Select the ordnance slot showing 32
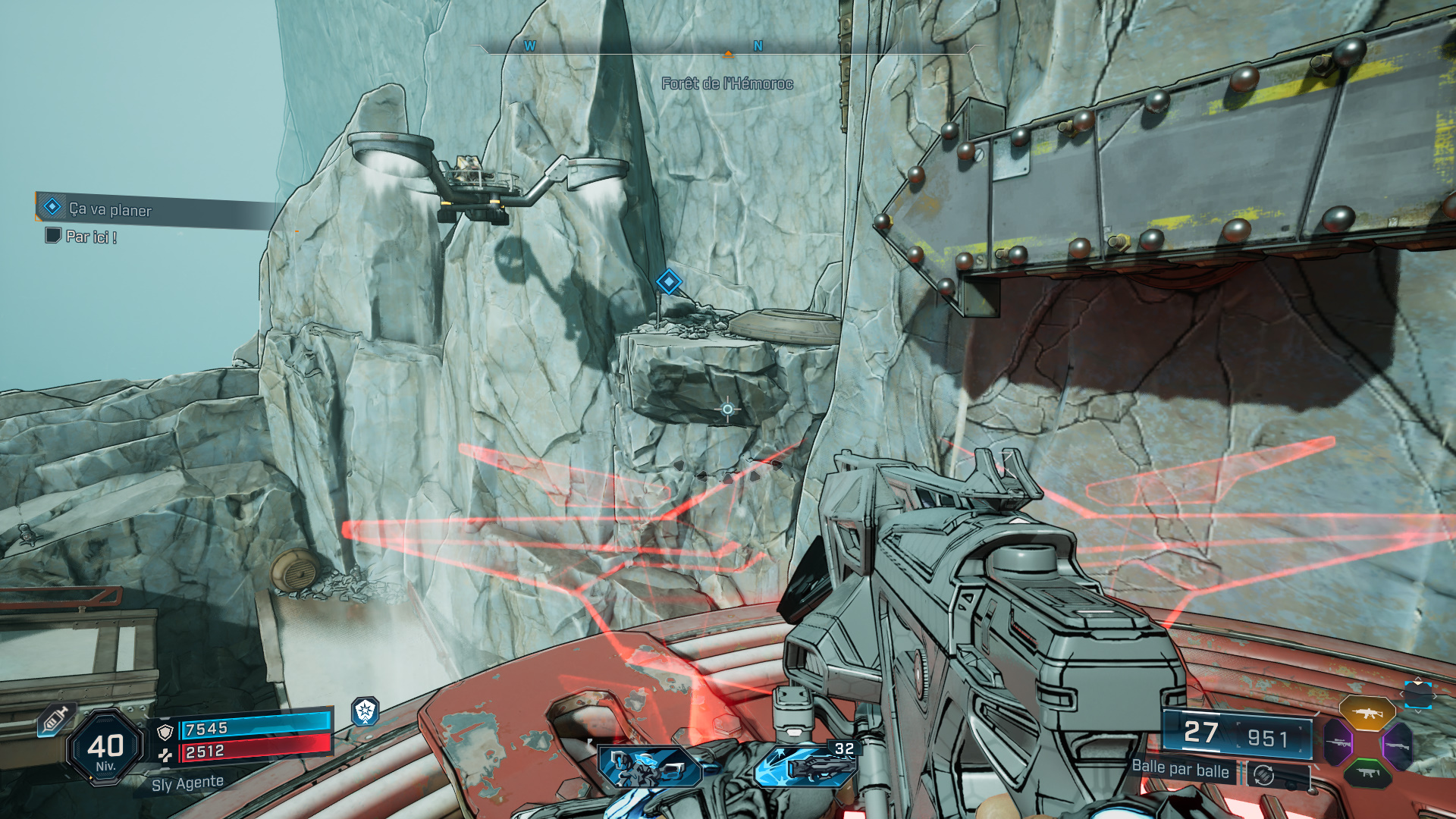1456x819 pixels. point(805,764)
